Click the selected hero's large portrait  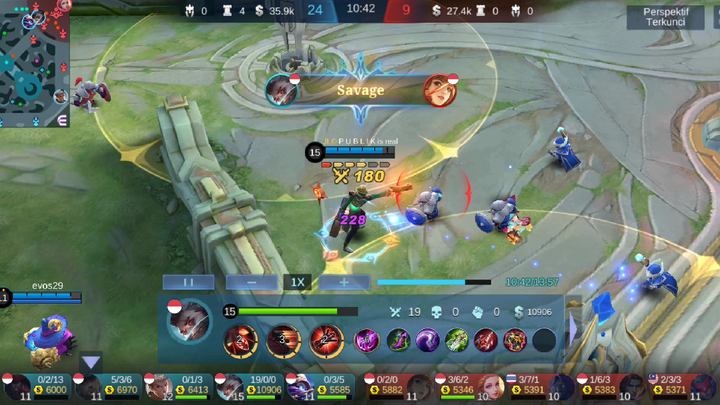[x=191, y=320]
